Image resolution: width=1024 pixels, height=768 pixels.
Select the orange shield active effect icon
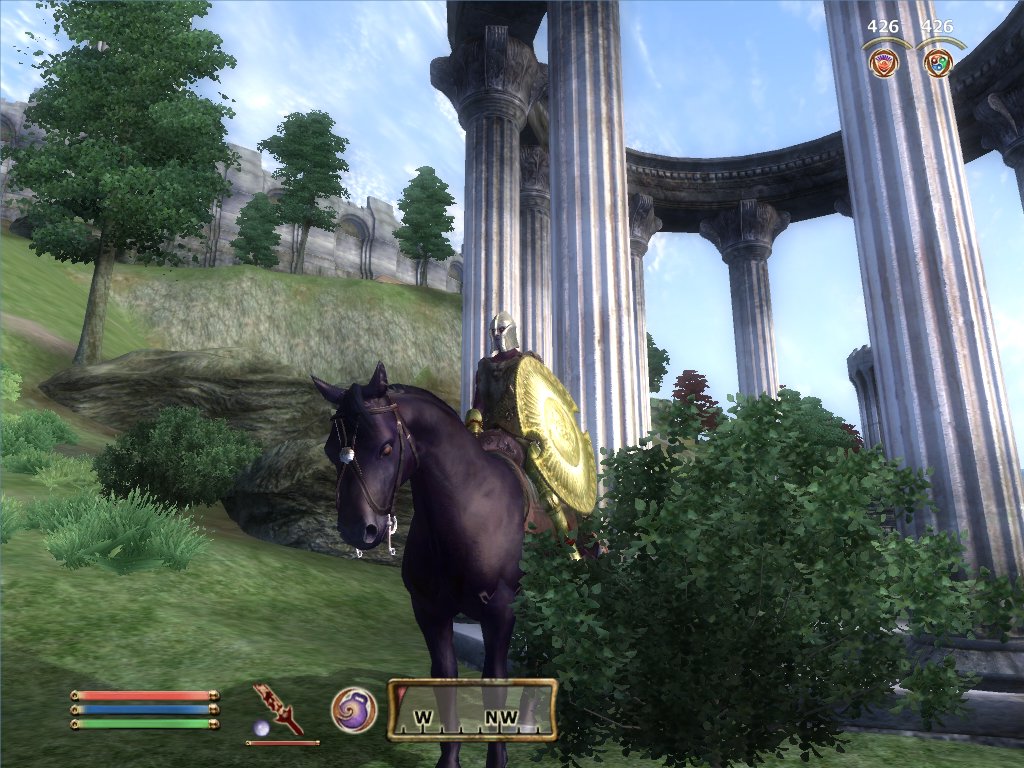884,63
